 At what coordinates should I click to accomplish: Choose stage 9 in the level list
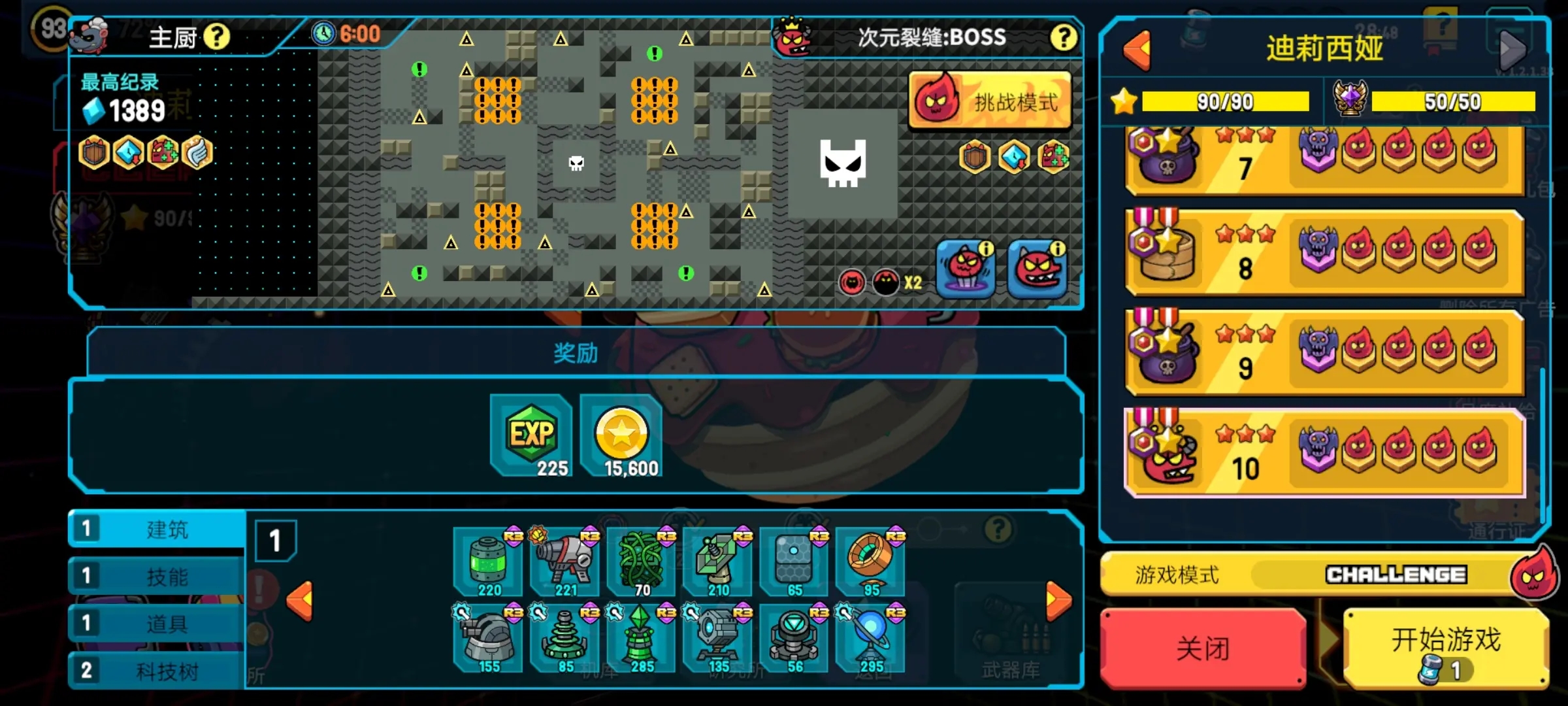(1324, 352)
